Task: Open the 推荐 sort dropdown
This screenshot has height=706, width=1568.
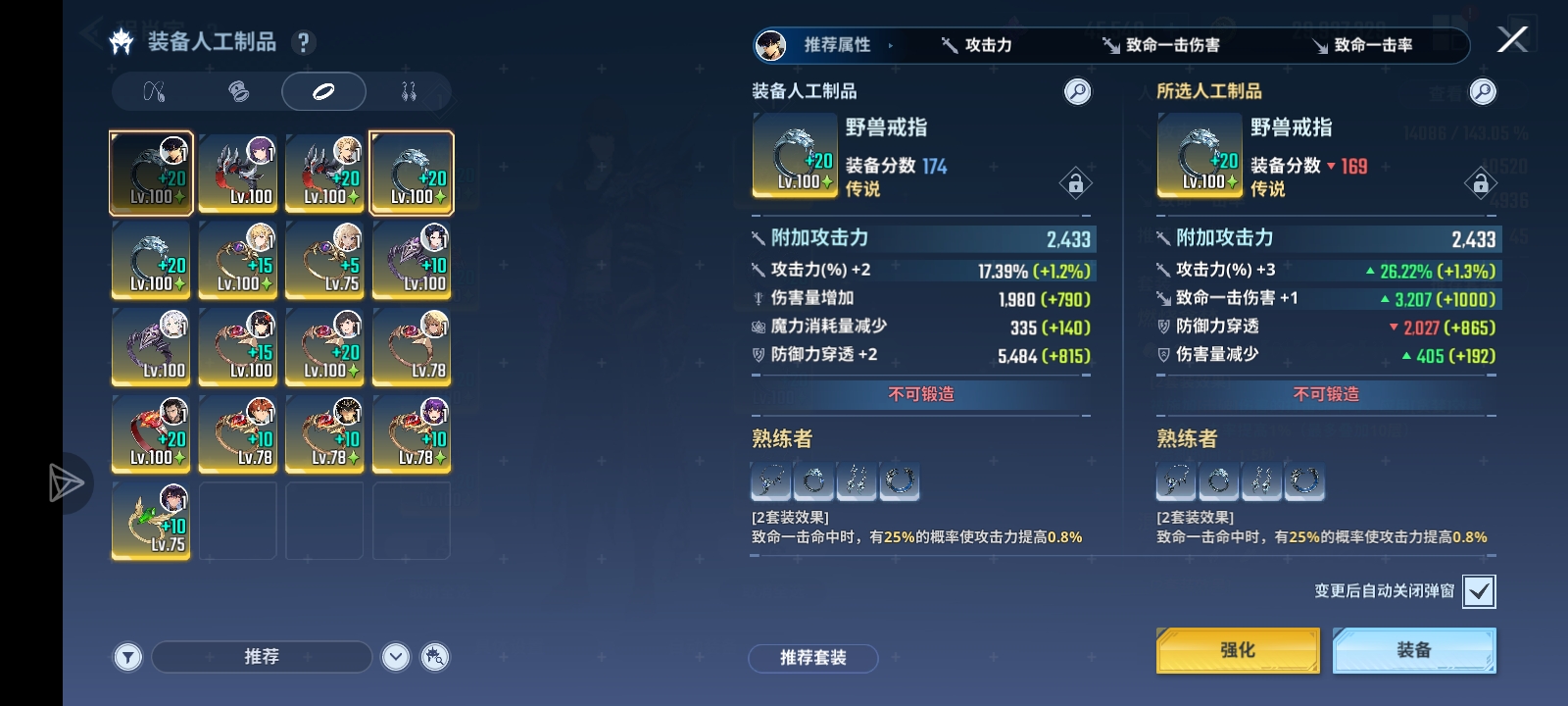Action: pyautogui.click(x=260, y=656)
